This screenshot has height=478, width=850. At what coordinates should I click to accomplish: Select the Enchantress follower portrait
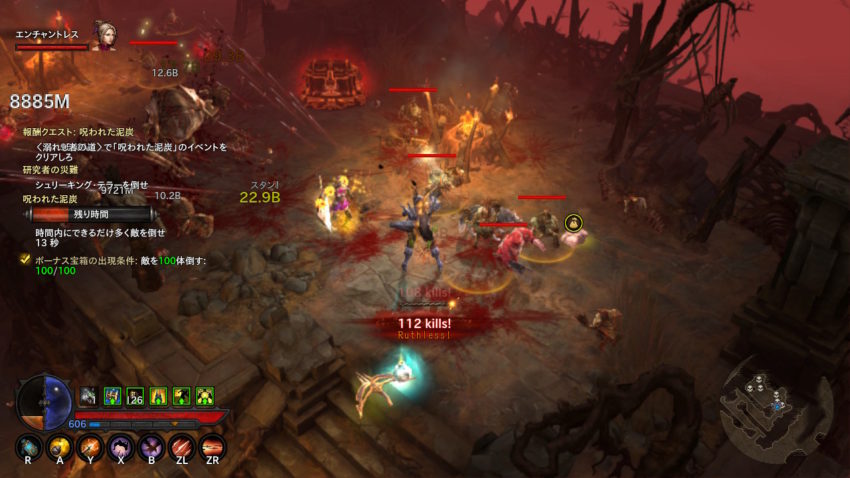(x=104, y=35)
